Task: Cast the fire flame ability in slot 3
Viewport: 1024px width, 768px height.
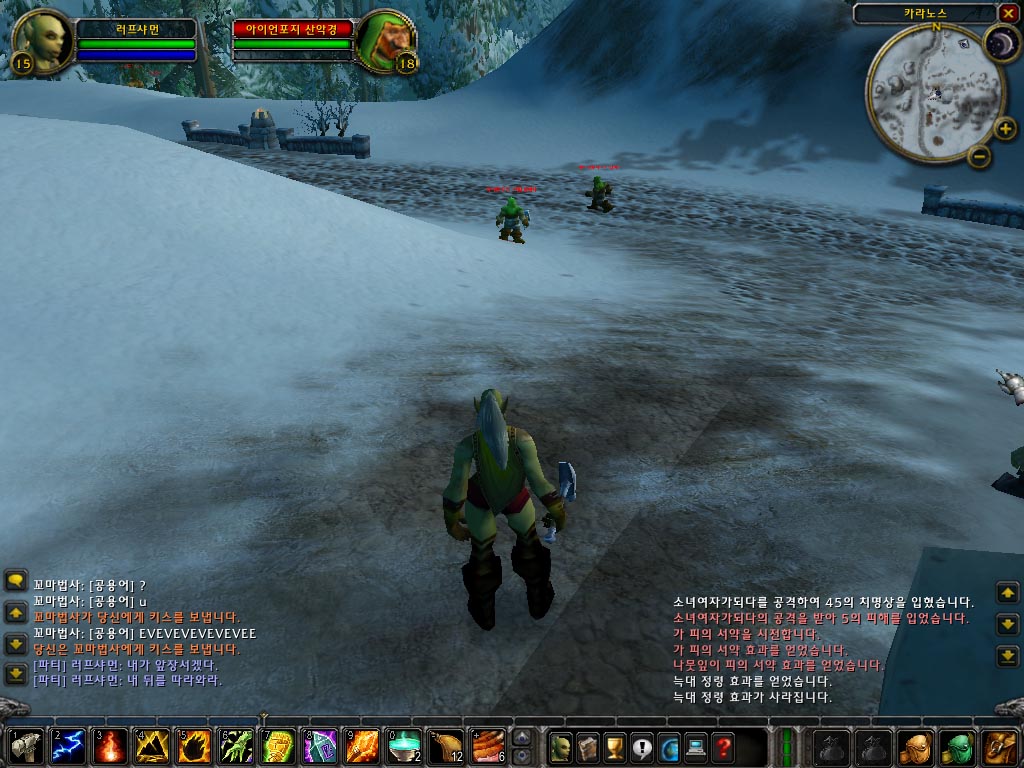Action: click(109, 747)
